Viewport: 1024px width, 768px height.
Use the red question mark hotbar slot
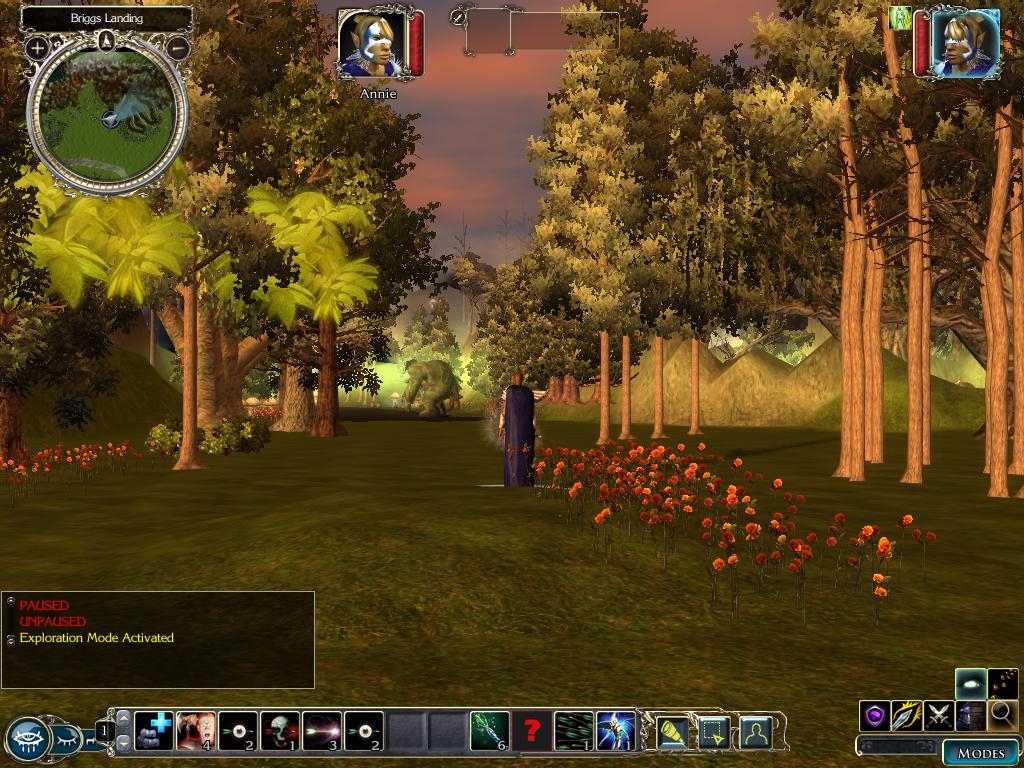[532, 731]
